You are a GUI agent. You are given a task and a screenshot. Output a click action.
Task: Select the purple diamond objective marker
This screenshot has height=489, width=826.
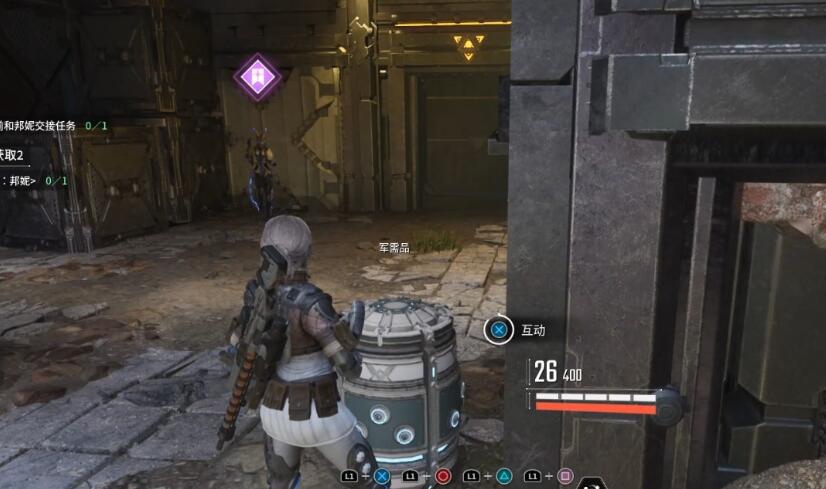pos(257,77)
